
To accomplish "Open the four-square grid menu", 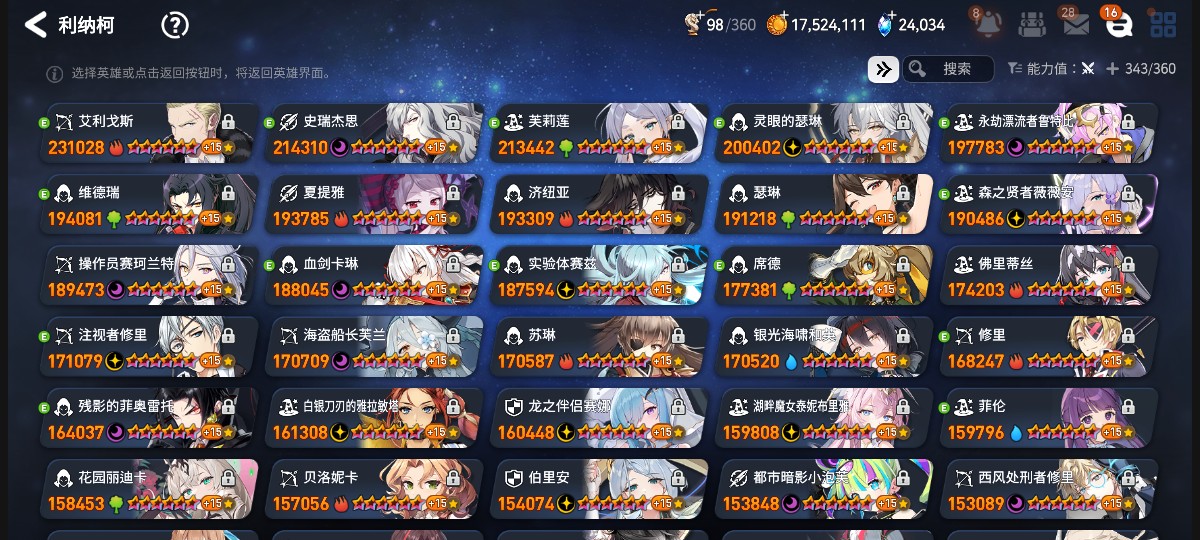I will click(x=1163, y=24).
